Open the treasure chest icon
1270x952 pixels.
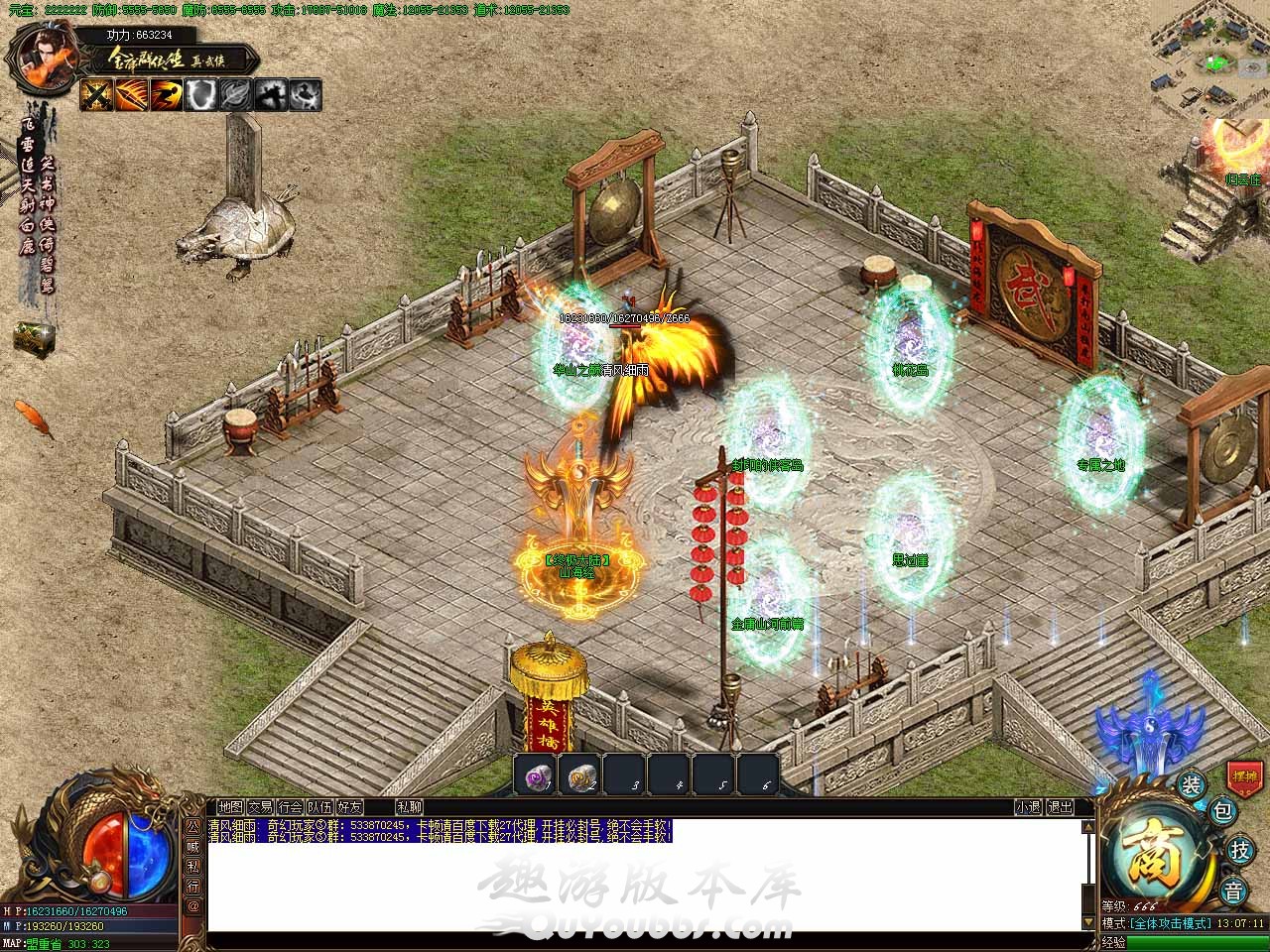[32, 336]
